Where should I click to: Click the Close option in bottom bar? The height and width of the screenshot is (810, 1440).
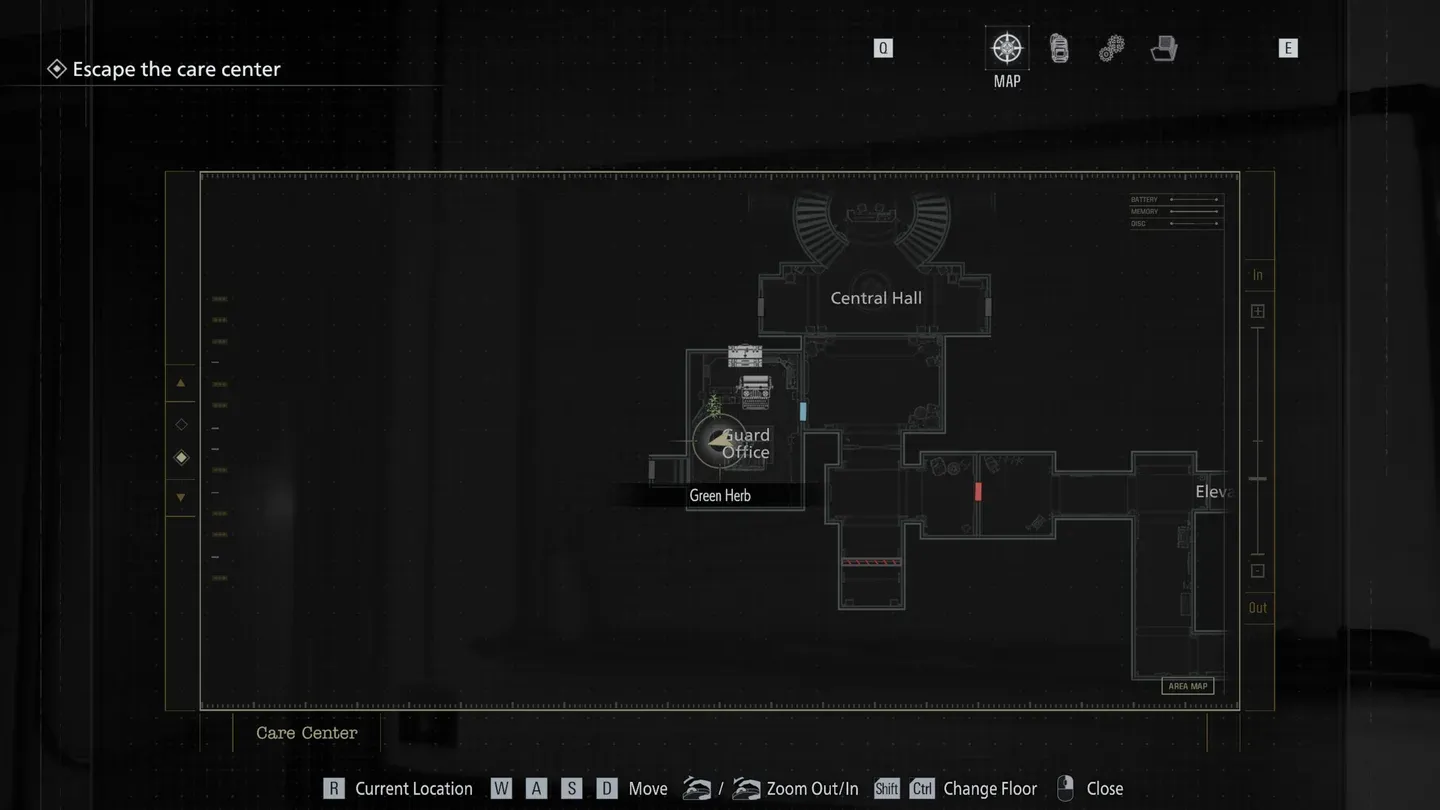(1105, 788)
